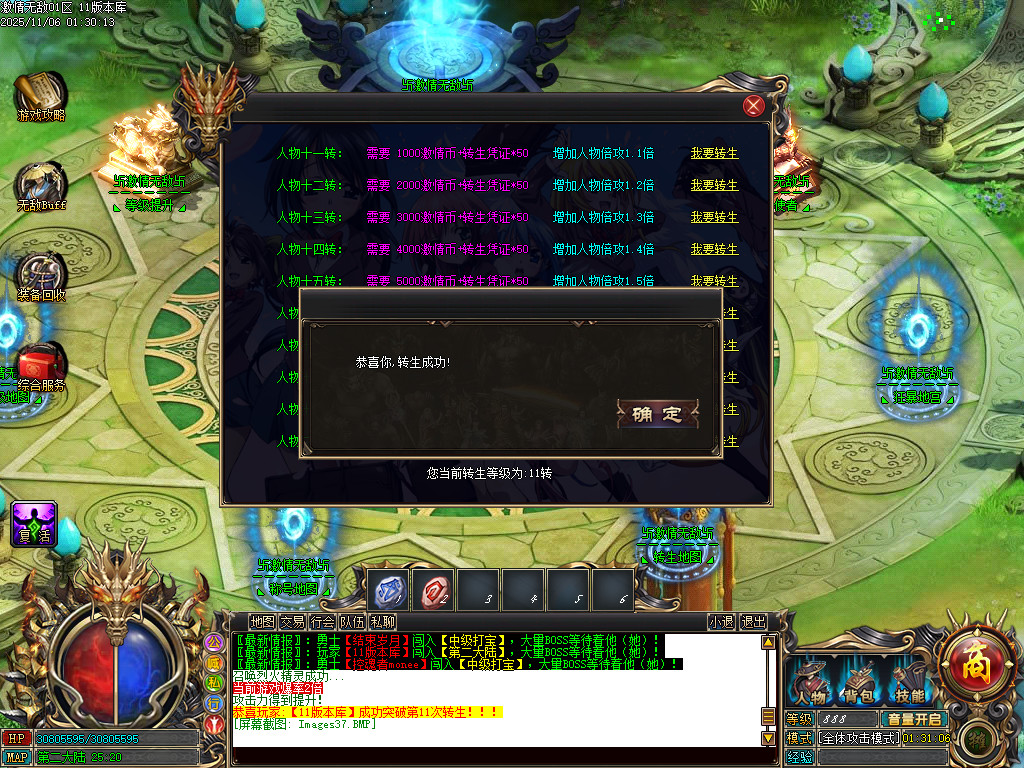
Task: Switch to the 行会 guild tab
Action: click(x=322, y=622)
